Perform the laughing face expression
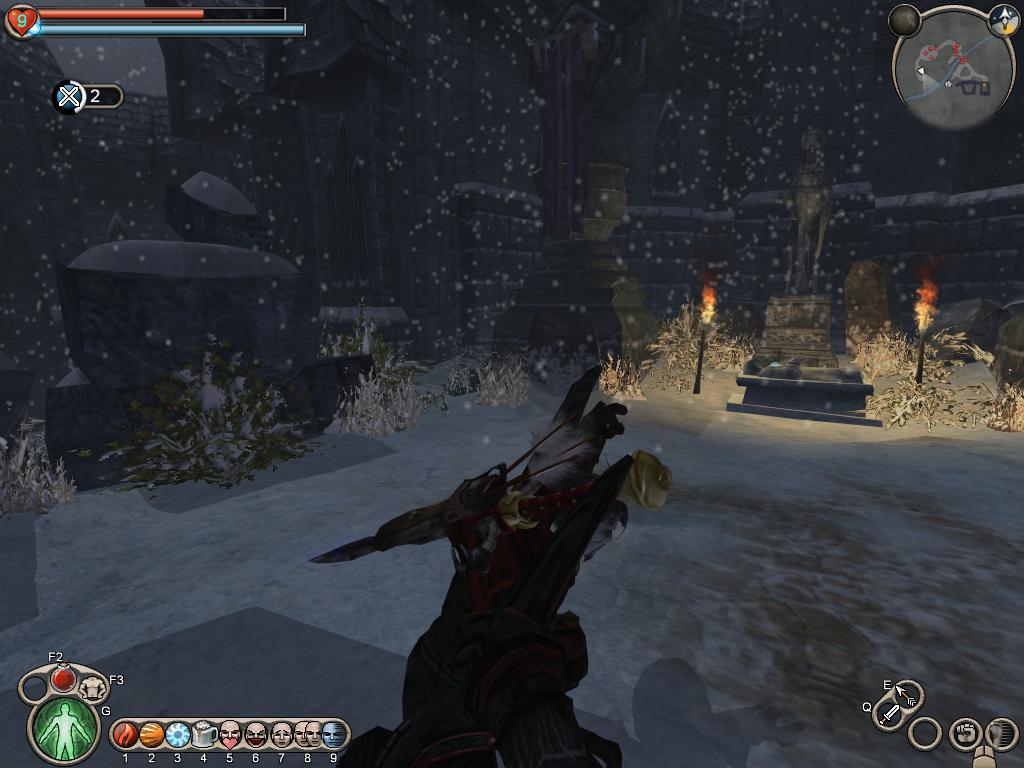 click(256, 736)
